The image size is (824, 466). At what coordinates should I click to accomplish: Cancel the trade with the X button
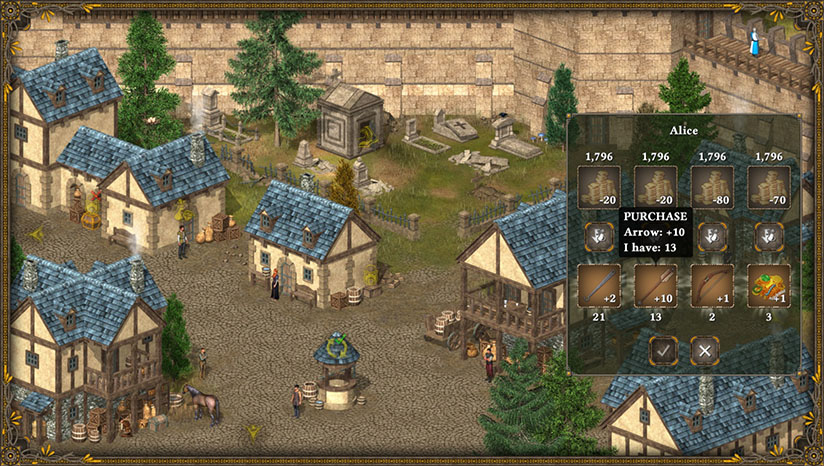point(705,350)
